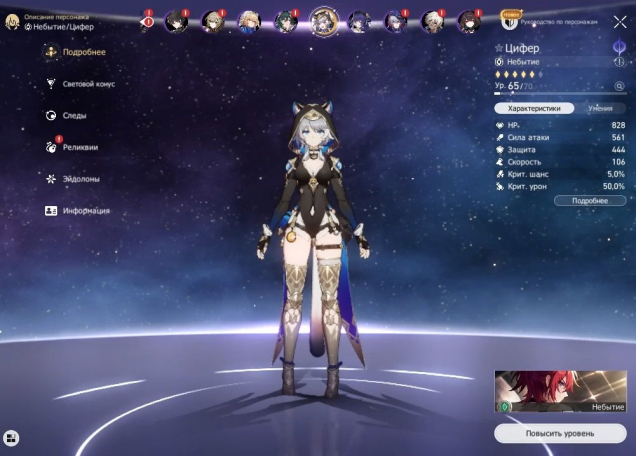Click the bottom-left grid menu icon
Screen dimensions: 636x456
pyautogui.click(x=11, y=437)
